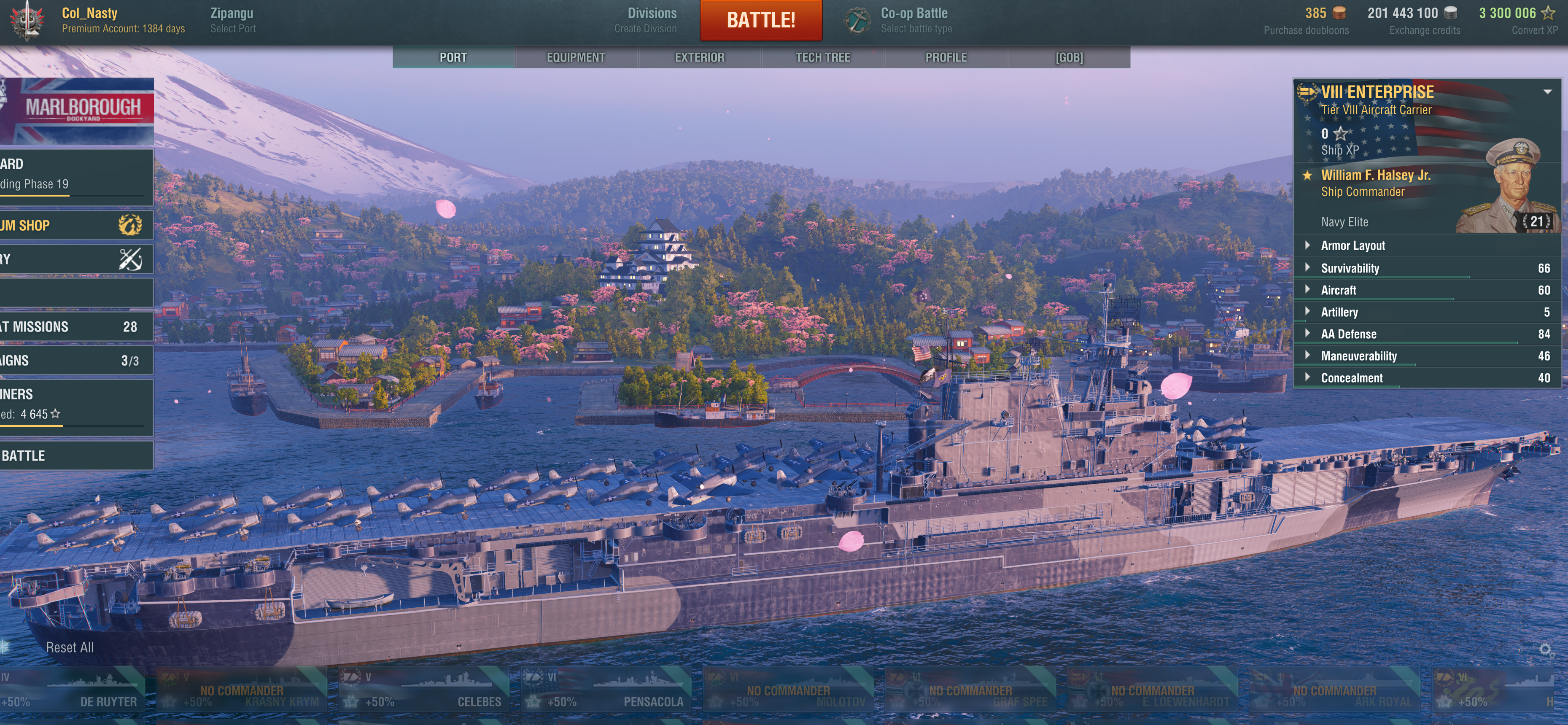Change port via Zipangu Select Port
Image resolution: width=1568 pixels, height=725 pixels.
232,20
